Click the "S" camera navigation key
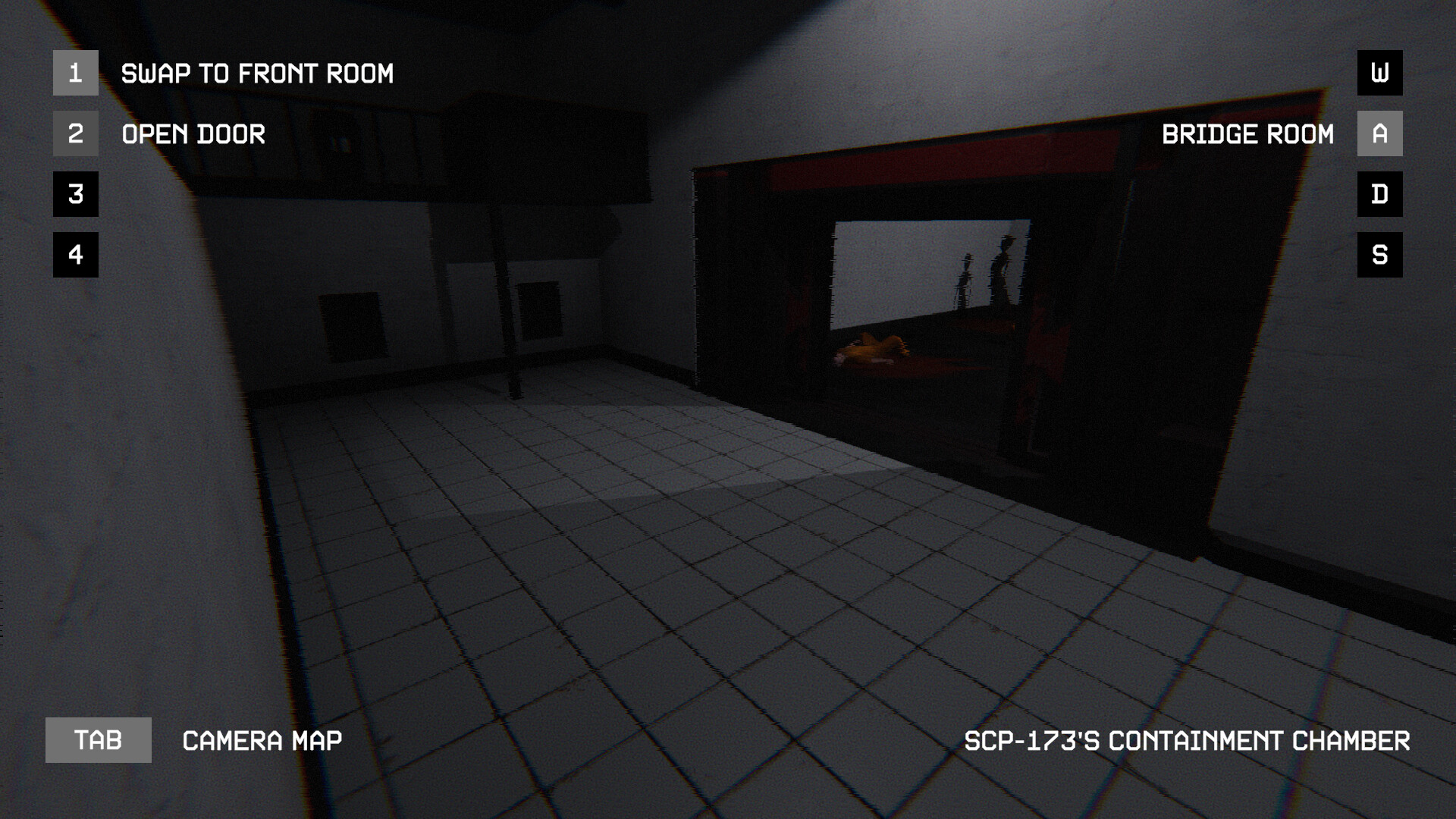This screenshot has height=819, width=1456. click(x=1379, y=254)
